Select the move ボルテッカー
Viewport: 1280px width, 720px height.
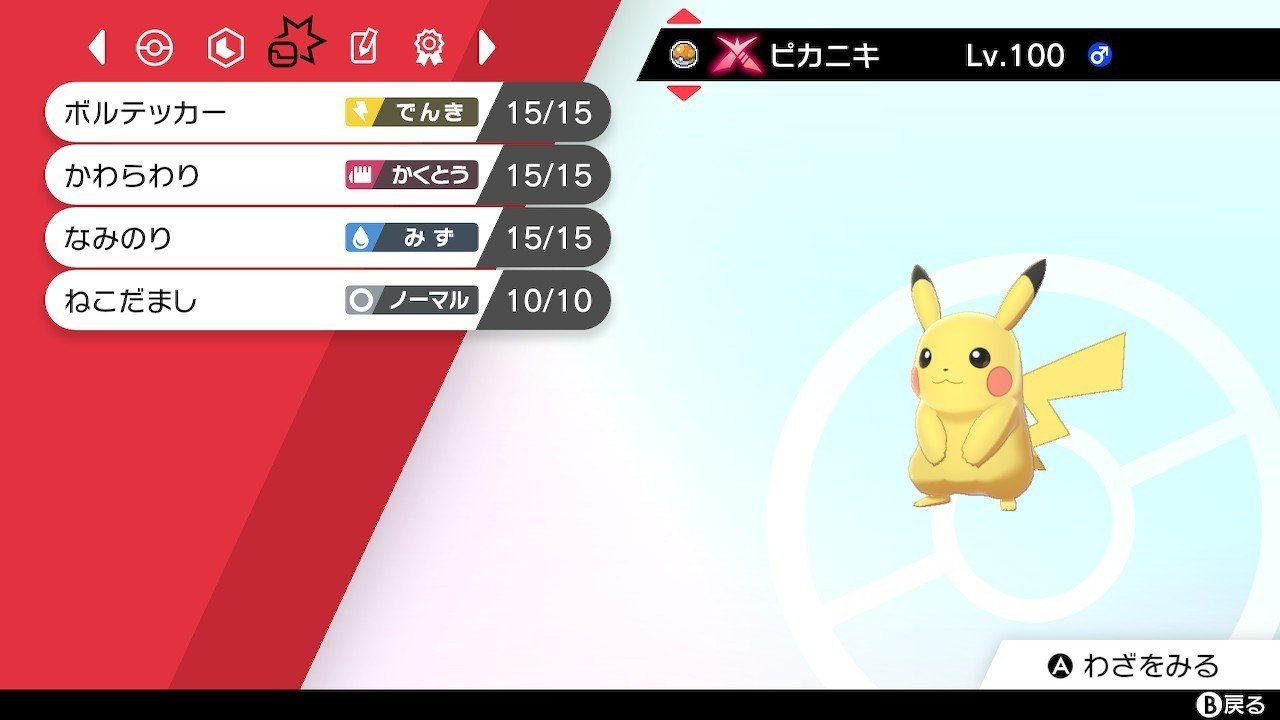coord(180,113)
